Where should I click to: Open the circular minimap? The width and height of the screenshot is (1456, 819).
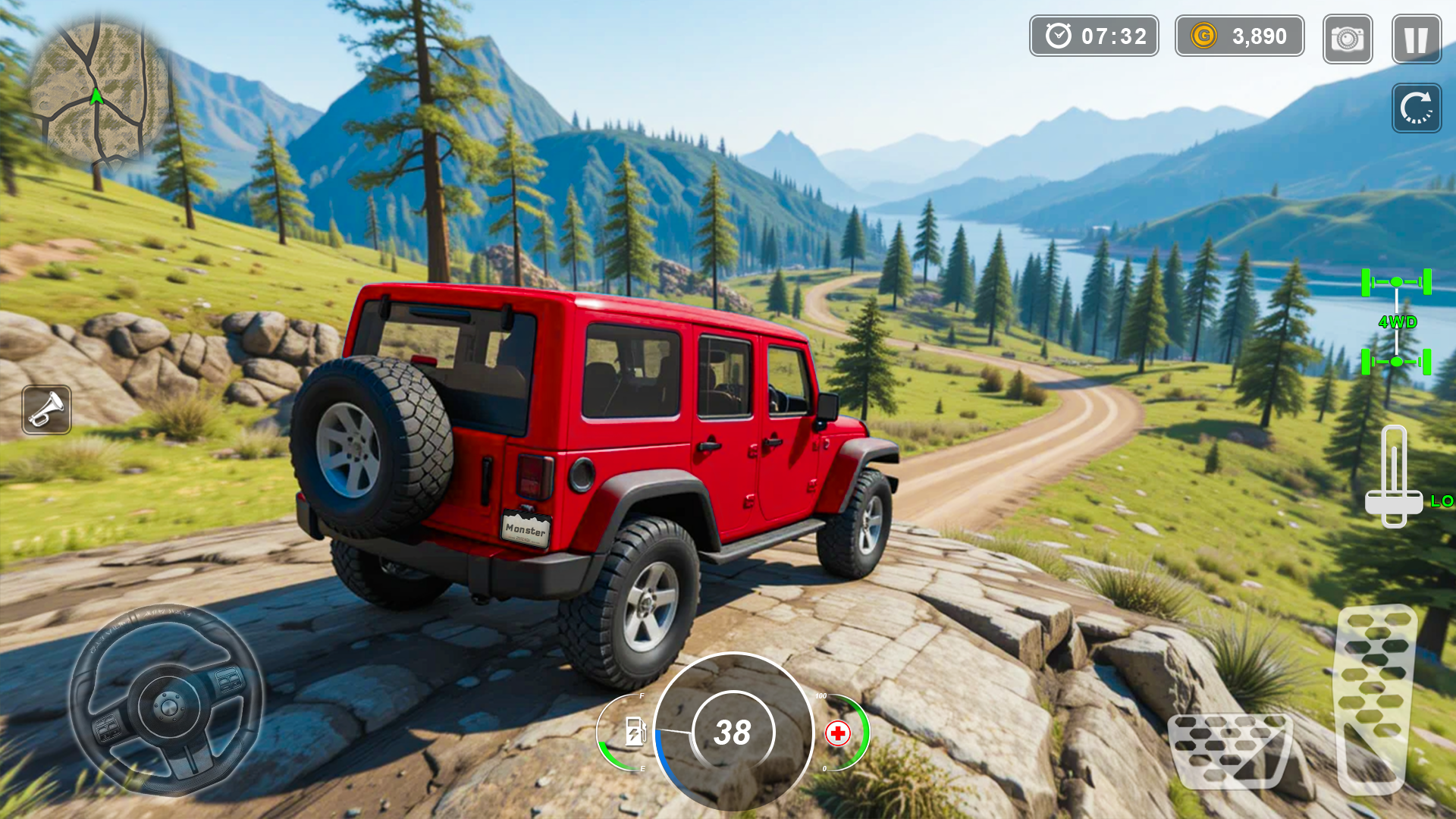click(97, 91)
